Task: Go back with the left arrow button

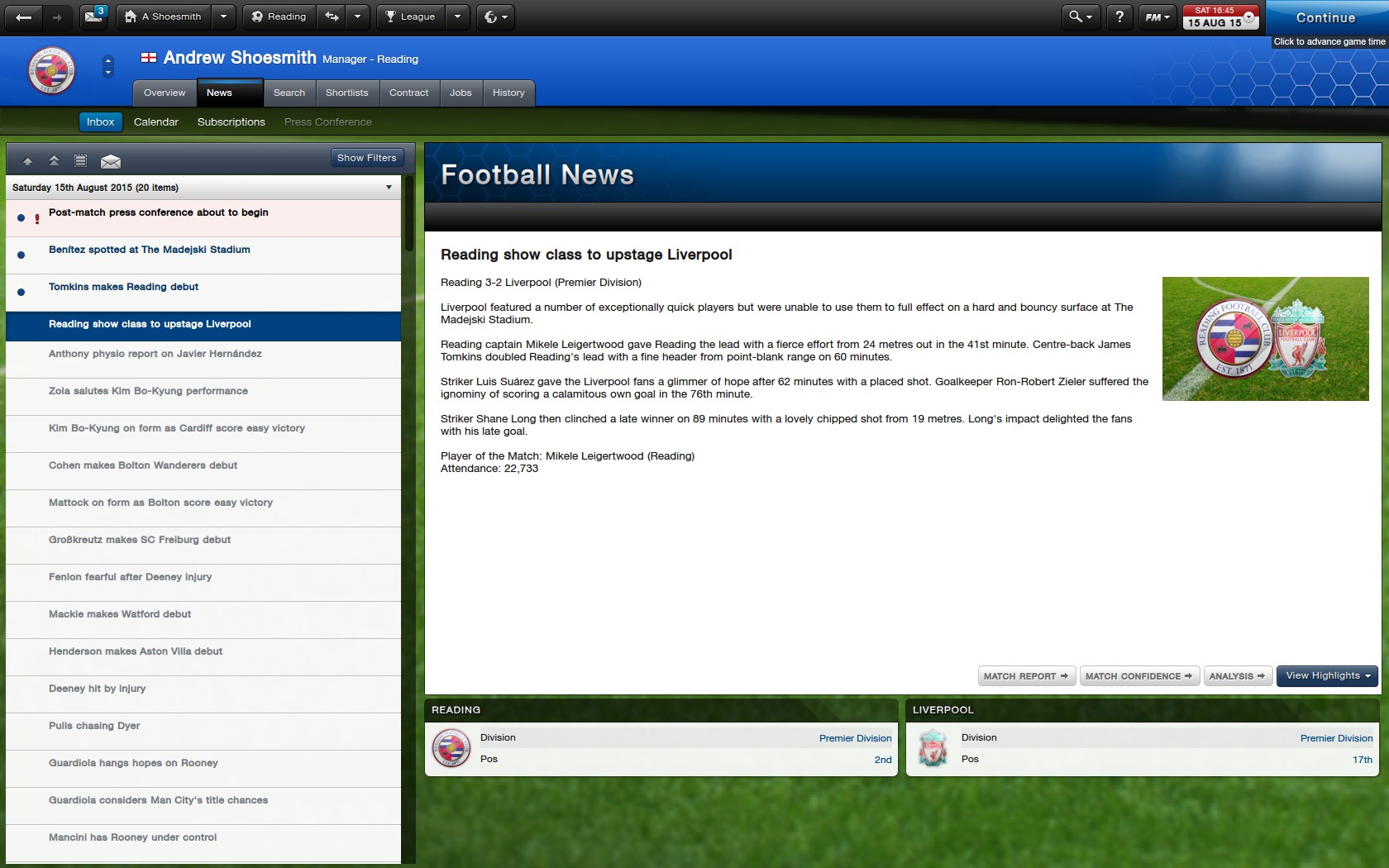Action: (24, 17)
